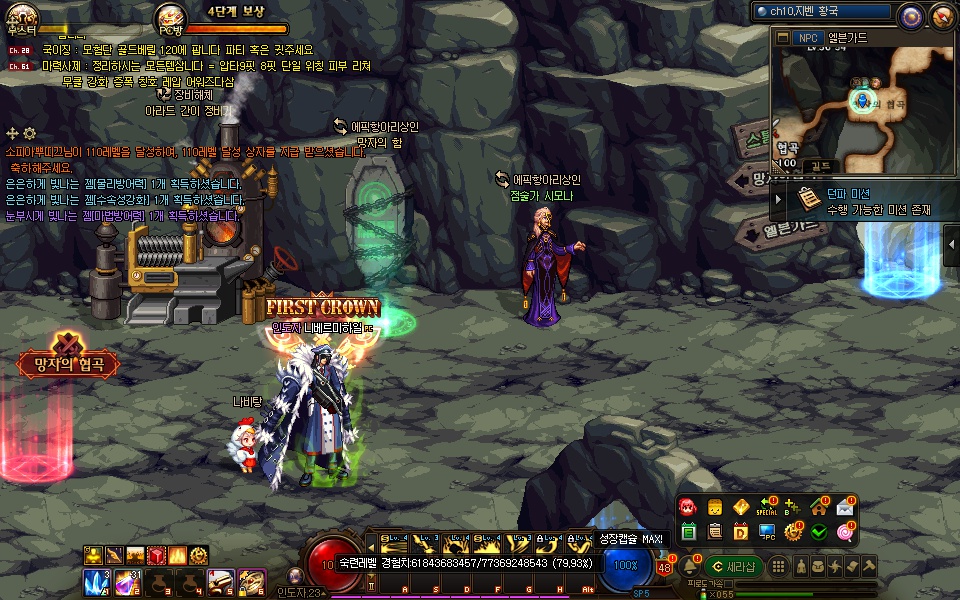This screenshot has width=960, height=600.
Task: Open the PC monitor icon
Action: pos(767,532)
